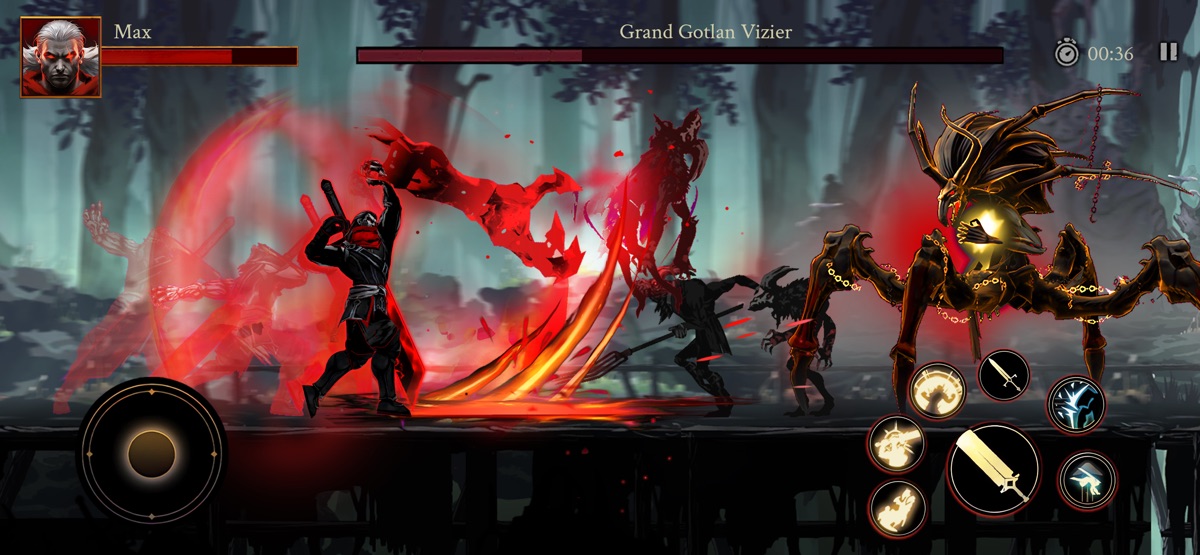Image resolution: width=1200 pixels, height=555 pixels.
Task: Pause the battle with the pause button
Action: click(1168, 53)
